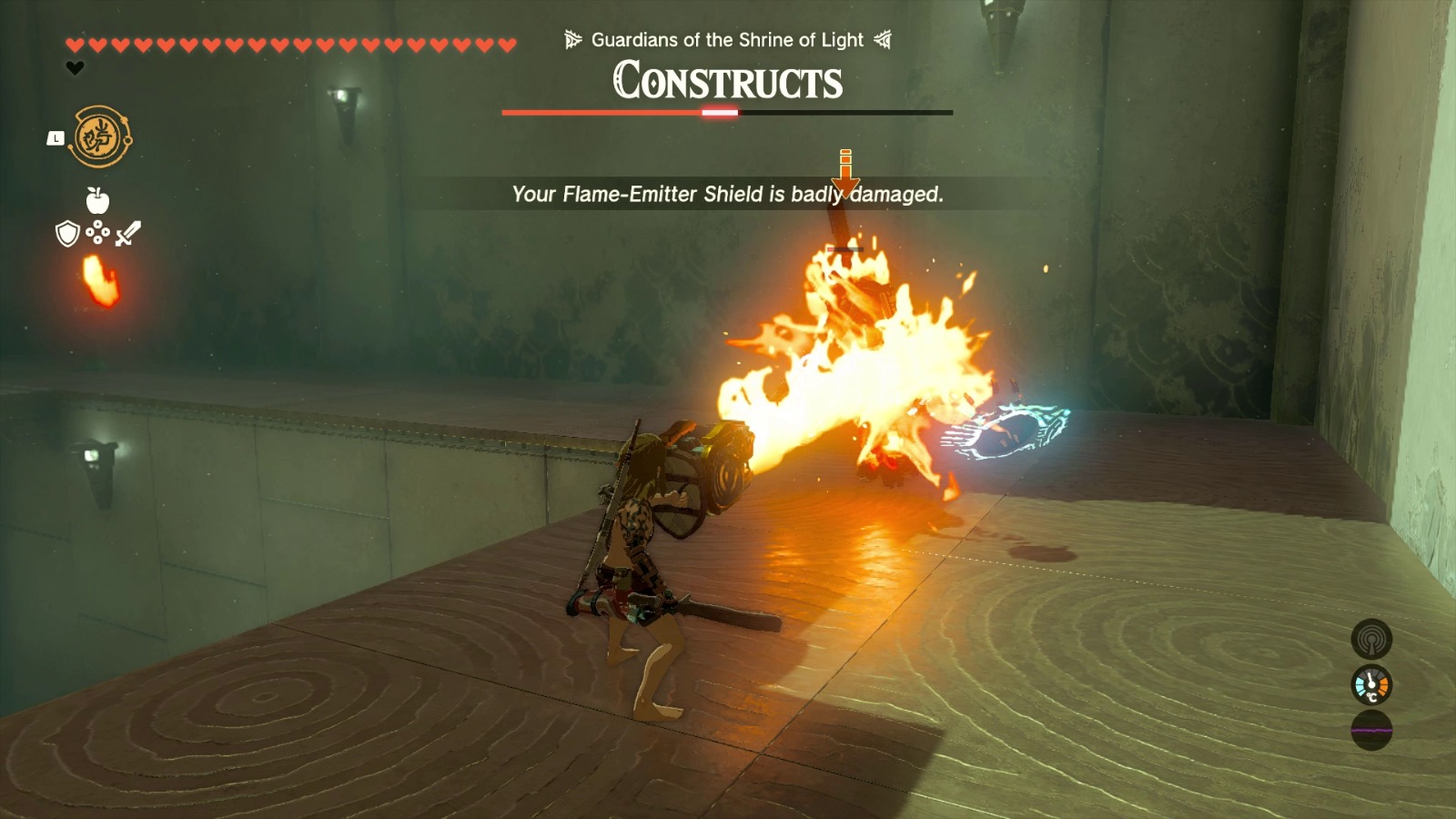Click the D-pad quick menu icon
The image size is (1456, 819).
(x=97, y=233)
